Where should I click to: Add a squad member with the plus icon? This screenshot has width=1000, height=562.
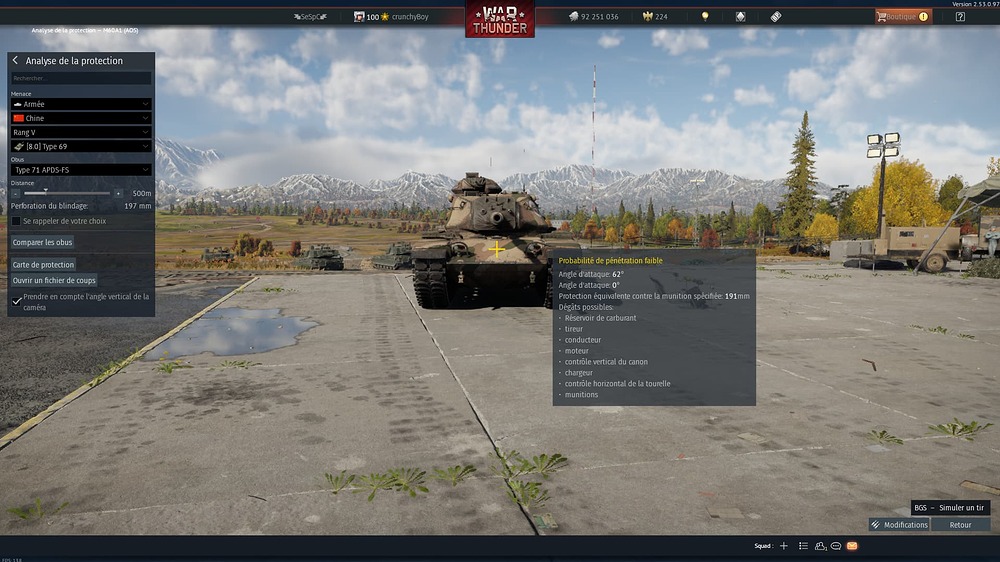tap(784, 546)
